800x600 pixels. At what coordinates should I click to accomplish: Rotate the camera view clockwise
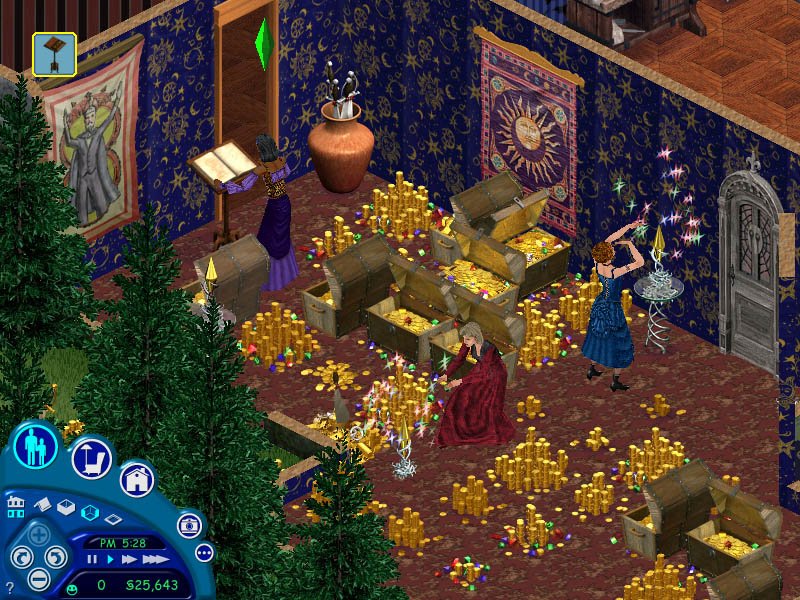56,557
